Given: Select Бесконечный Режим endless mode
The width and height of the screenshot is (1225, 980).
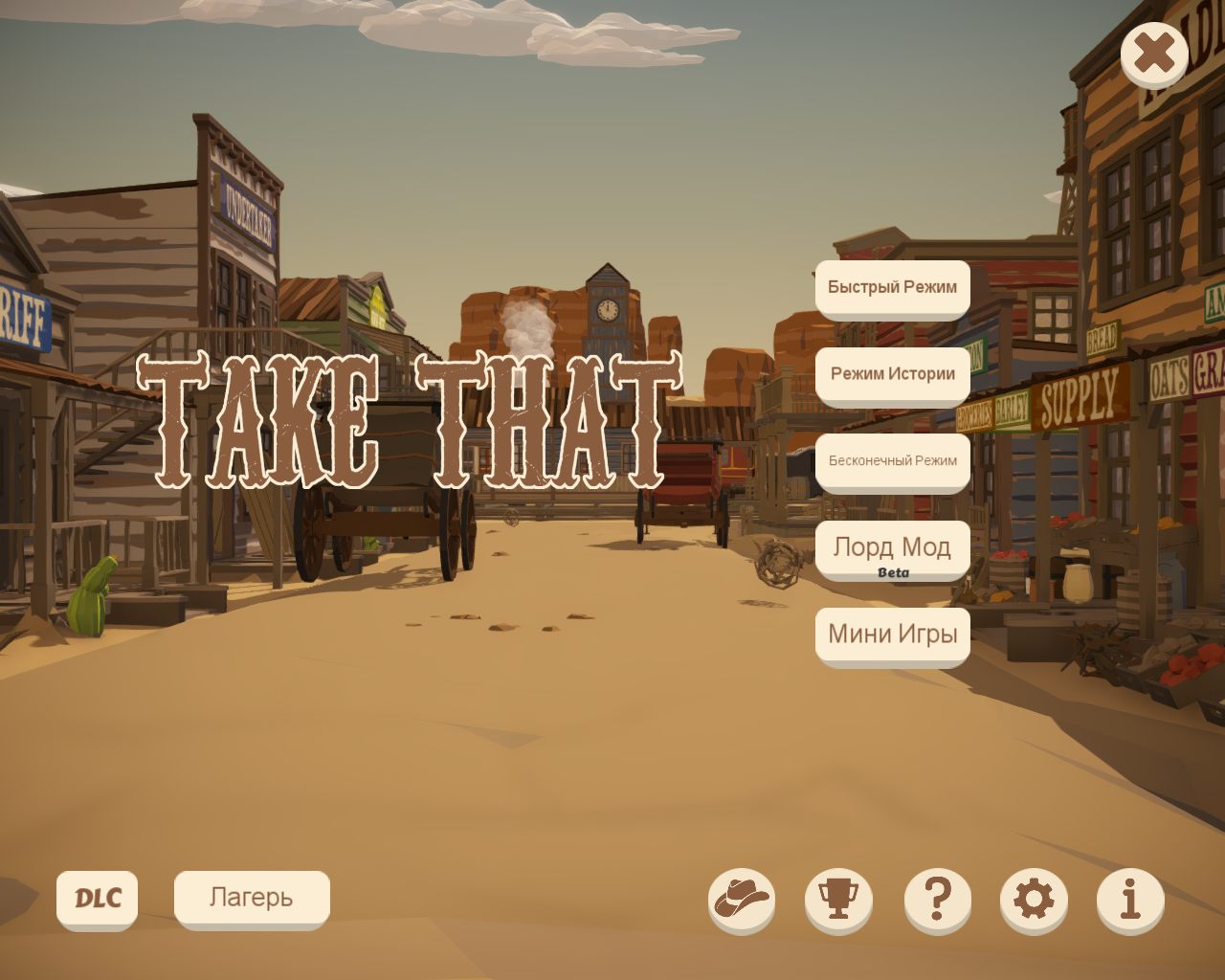Looking at the screenshot, I should (x=892, y=461).
